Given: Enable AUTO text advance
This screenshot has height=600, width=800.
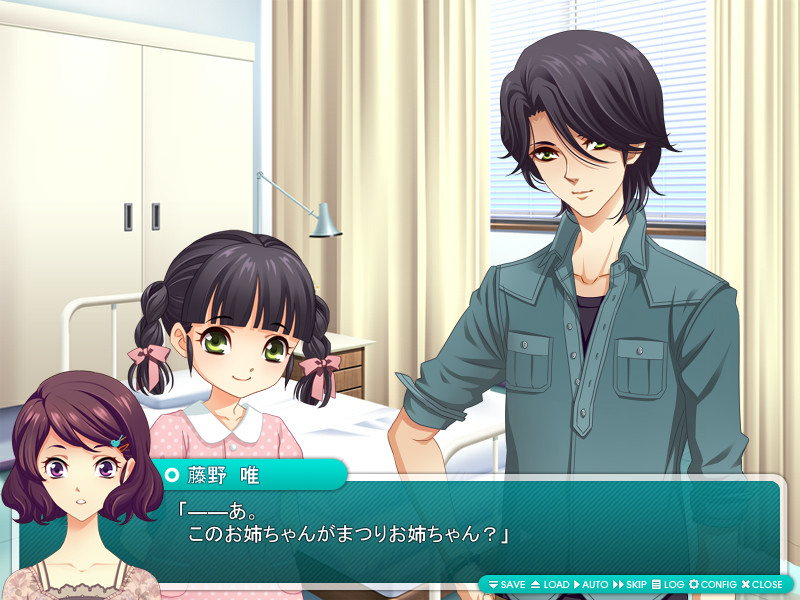Looking at the screenshot, I should pos(591,584).
